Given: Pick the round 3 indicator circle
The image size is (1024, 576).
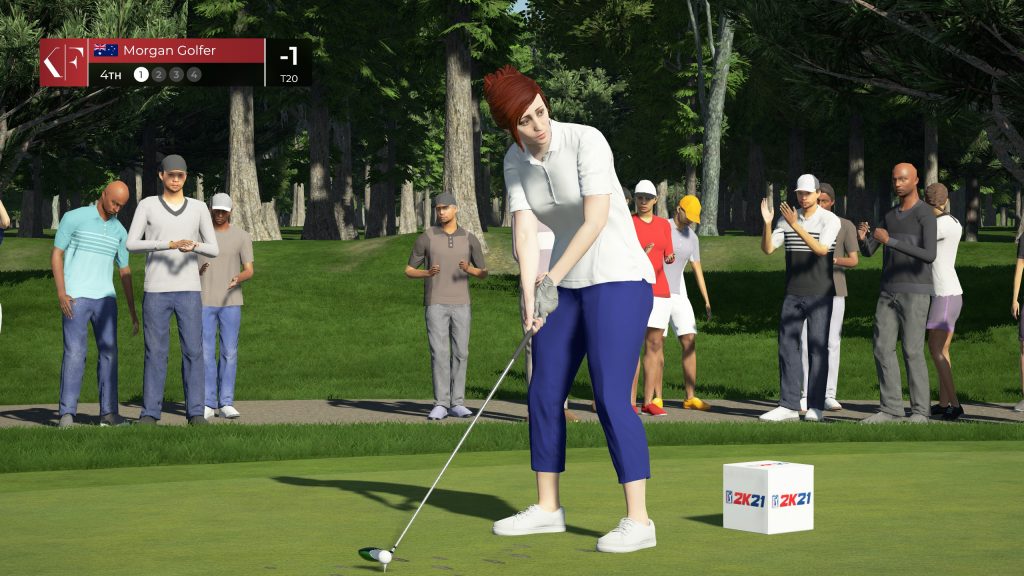Looking at the screenshot, I should pos(176,74).
